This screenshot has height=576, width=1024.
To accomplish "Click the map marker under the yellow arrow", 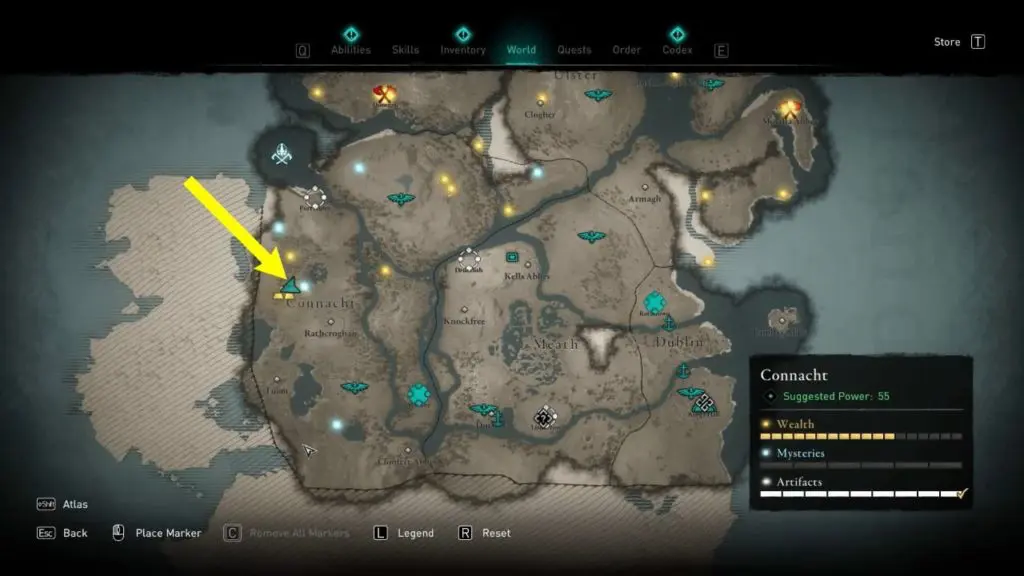I will pyautogui.click(x=290, y=288).
